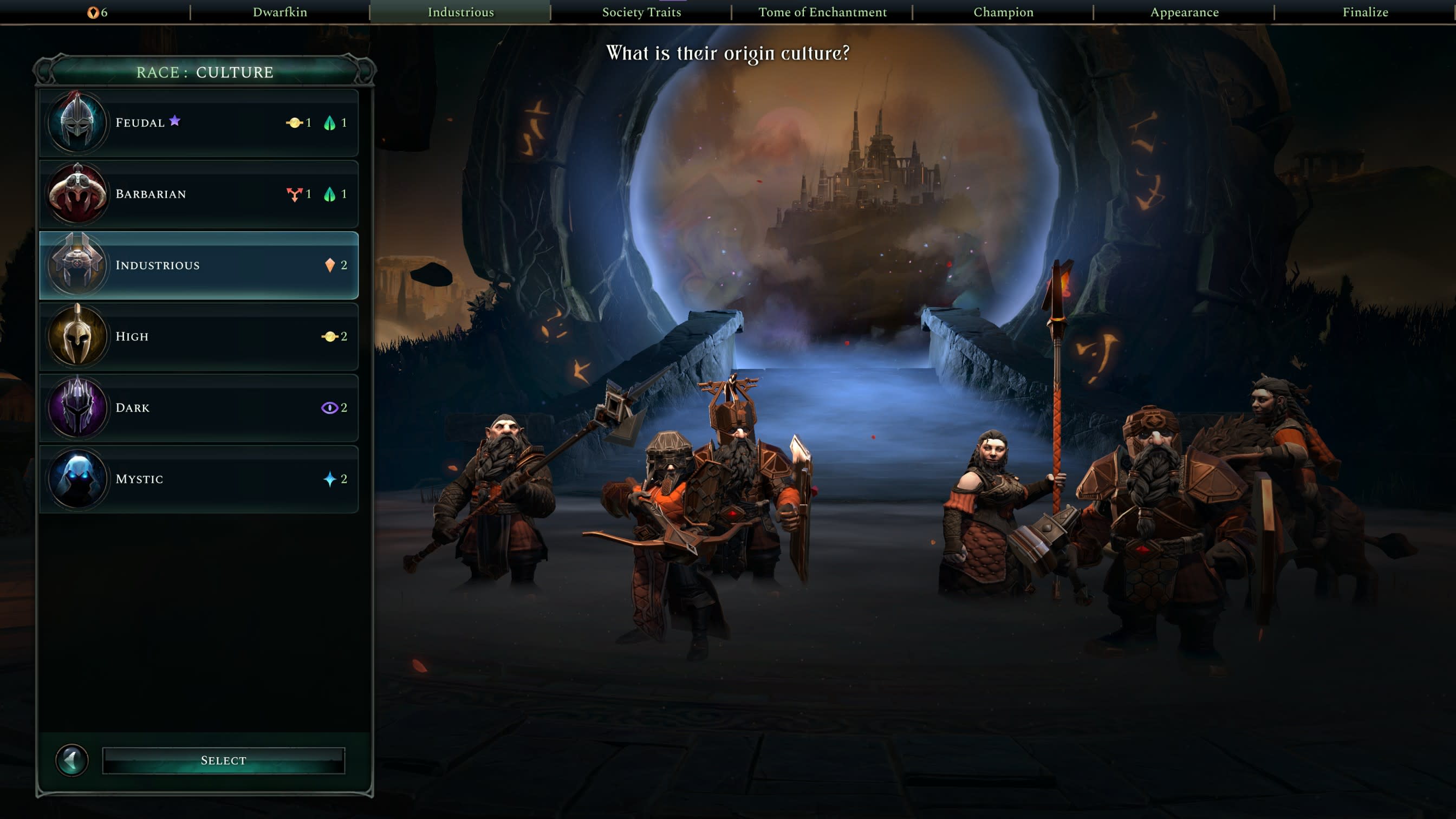Open the Tome of Enchantment tab

click(822, 12)
